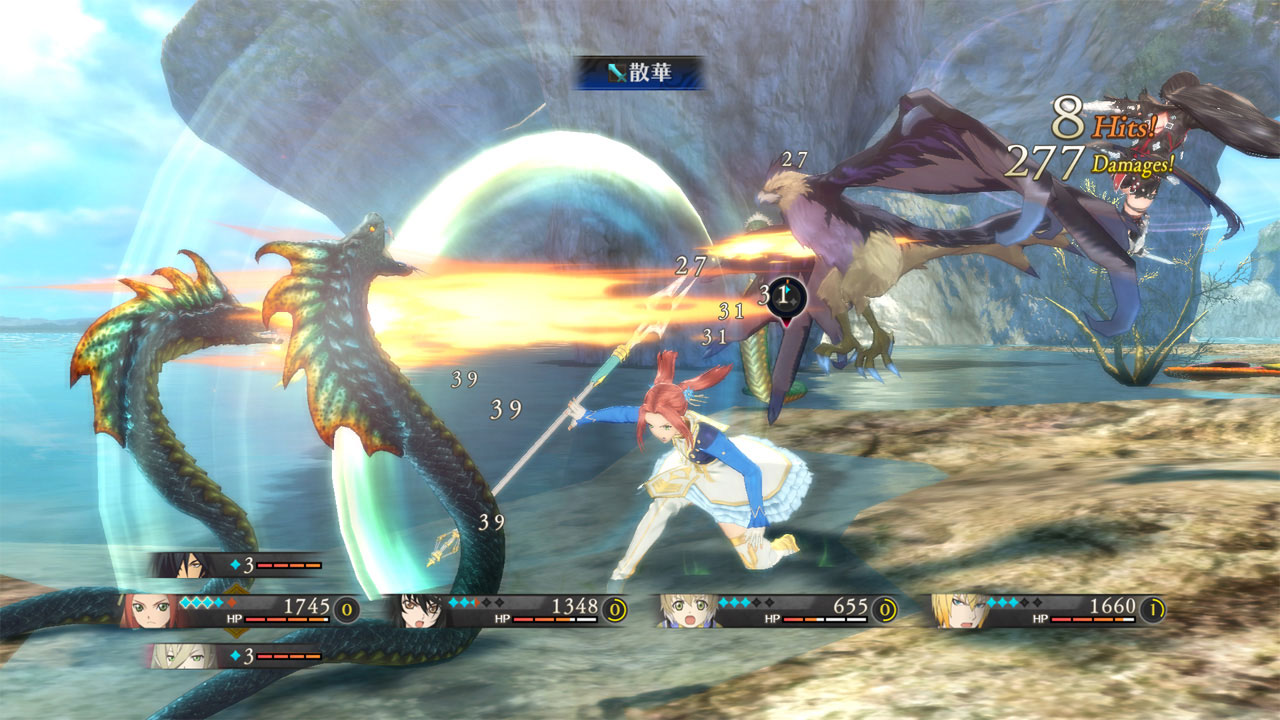Screen dimensions: 1280x720
Task: Select the black-haired character portrait with 1348 HP
Action: point(420,610)
